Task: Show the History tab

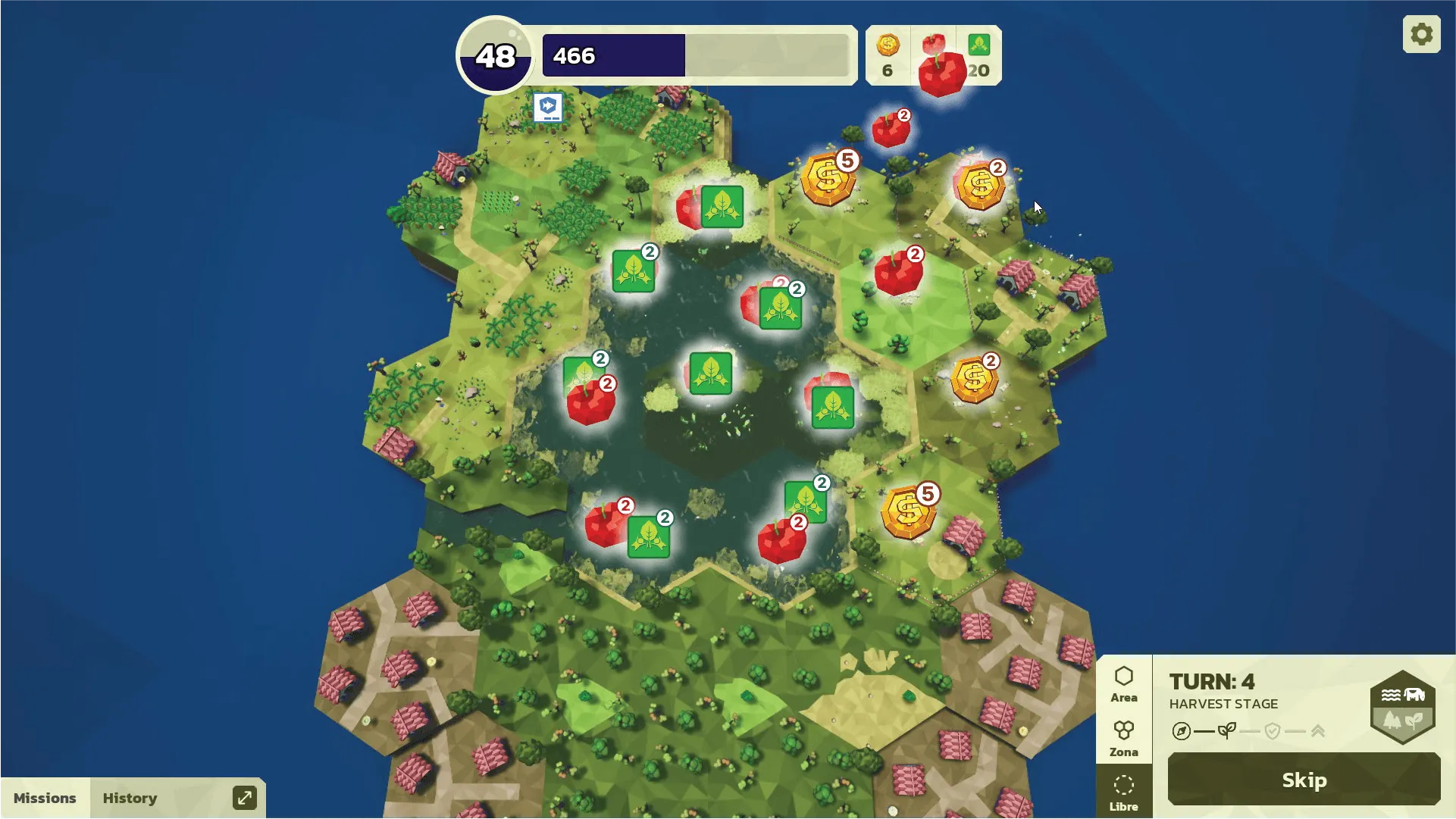Action: [x=130, y=798]
